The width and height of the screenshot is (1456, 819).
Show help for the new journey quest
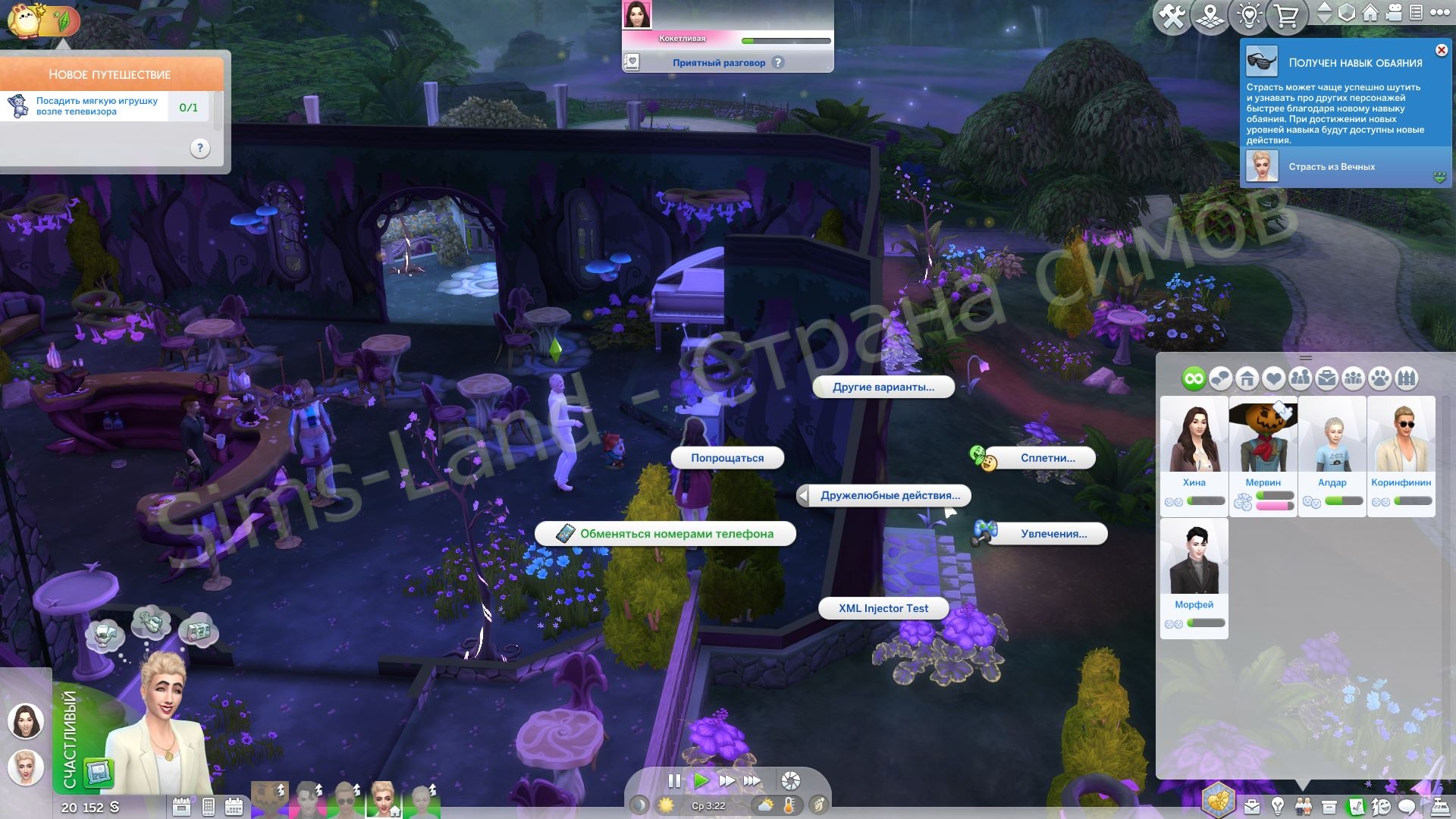[199, 148]
